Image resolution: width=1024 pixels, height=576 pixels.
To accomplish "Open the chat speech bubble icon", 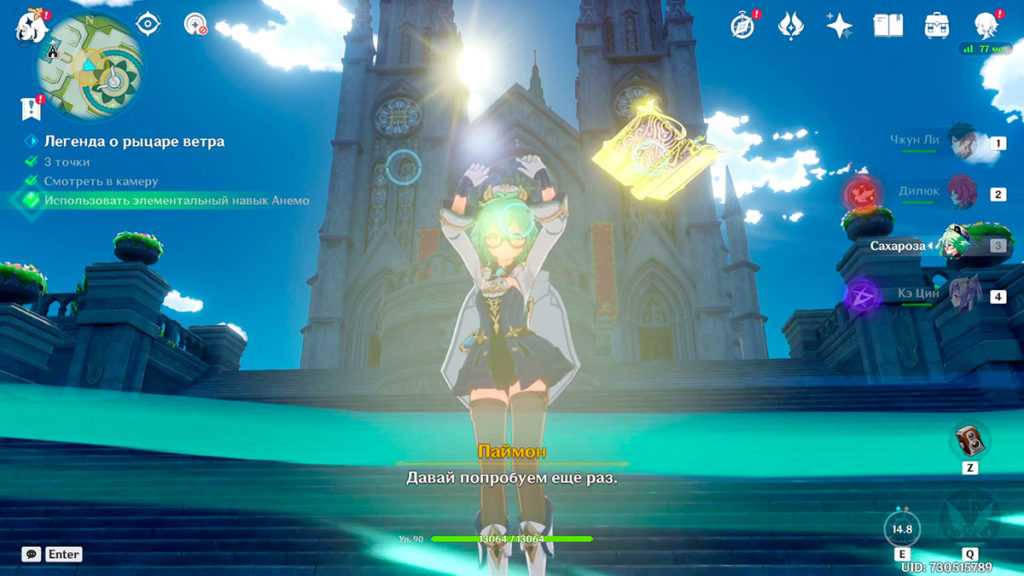I will tap(31, 554).
